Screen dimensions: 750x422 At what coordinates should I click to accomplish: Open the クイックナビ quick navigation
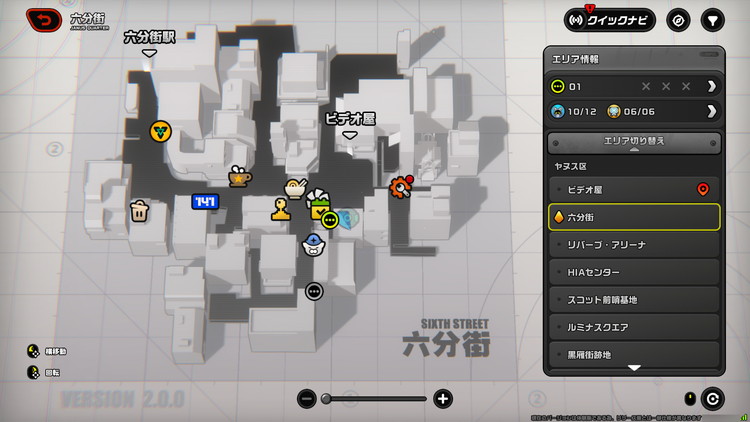(x=610, y=20)
